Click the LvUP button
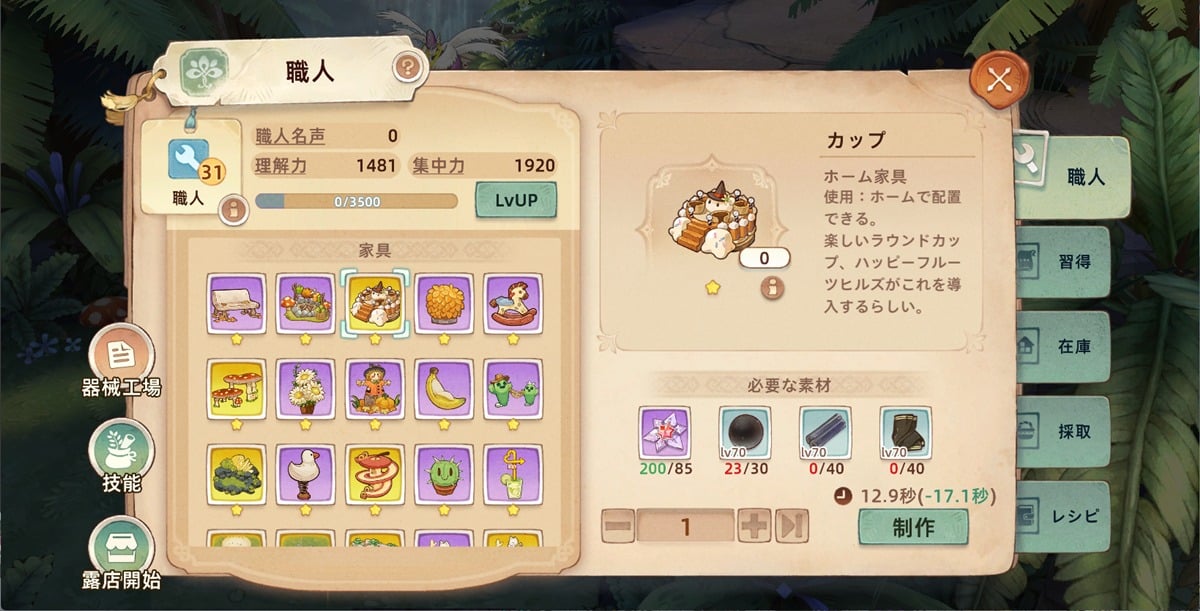1200x611 pixels. tap(516, 199)
